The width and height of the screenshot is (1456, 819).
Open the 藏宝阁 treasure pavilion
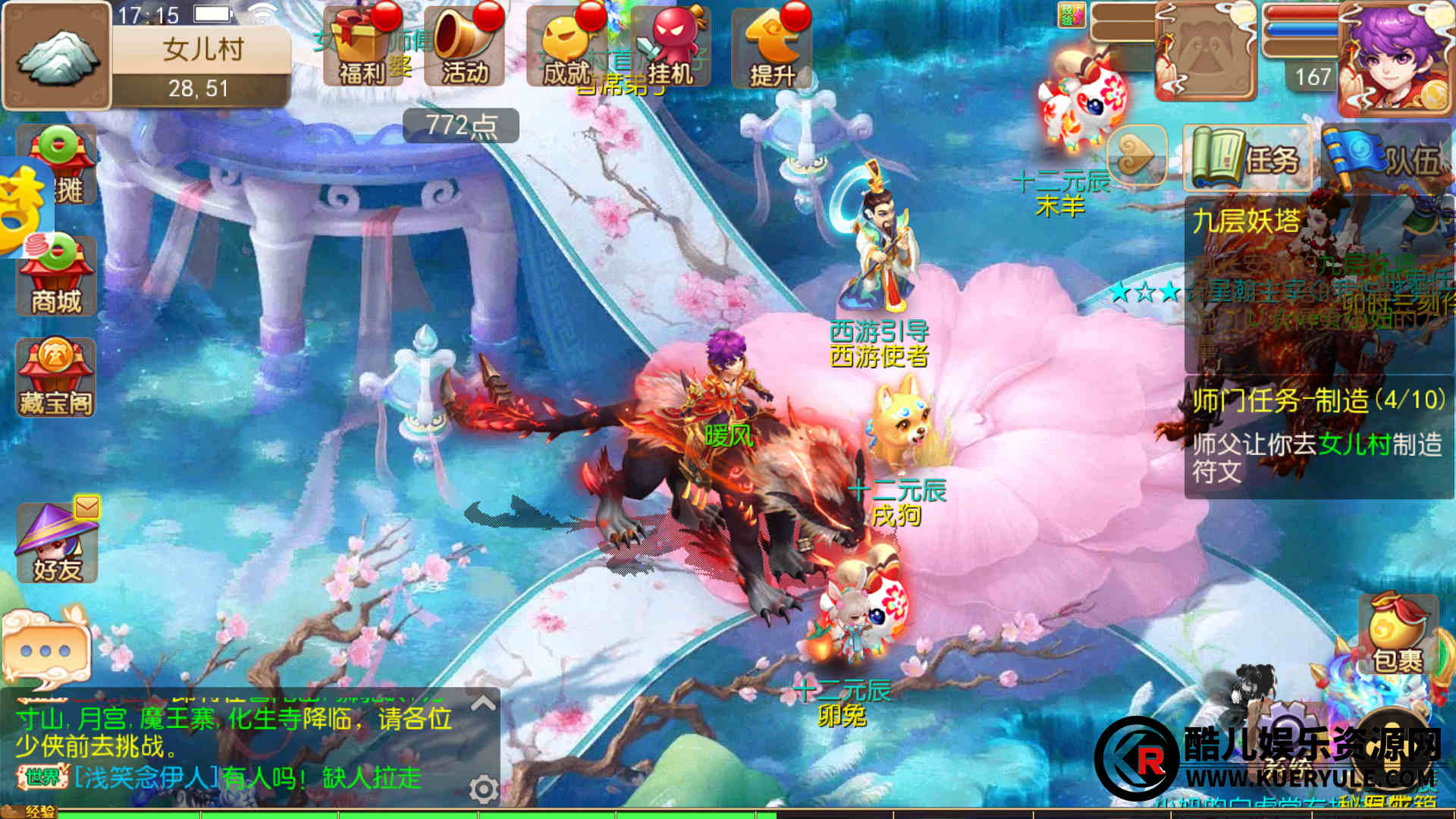pyautogui.click(x=56, y=378)
